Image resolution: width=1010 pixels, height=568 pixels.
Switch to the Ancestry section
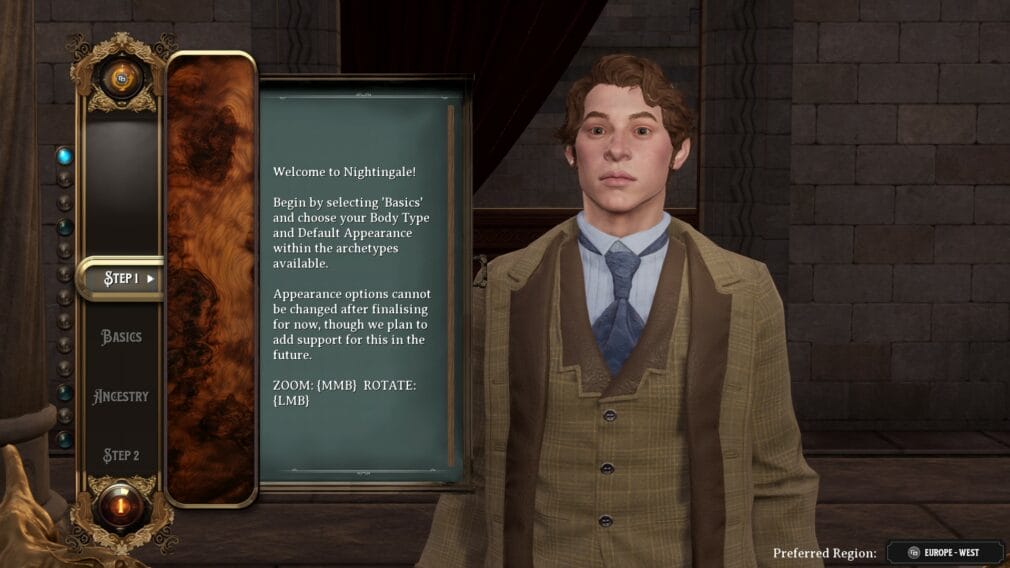121,396
